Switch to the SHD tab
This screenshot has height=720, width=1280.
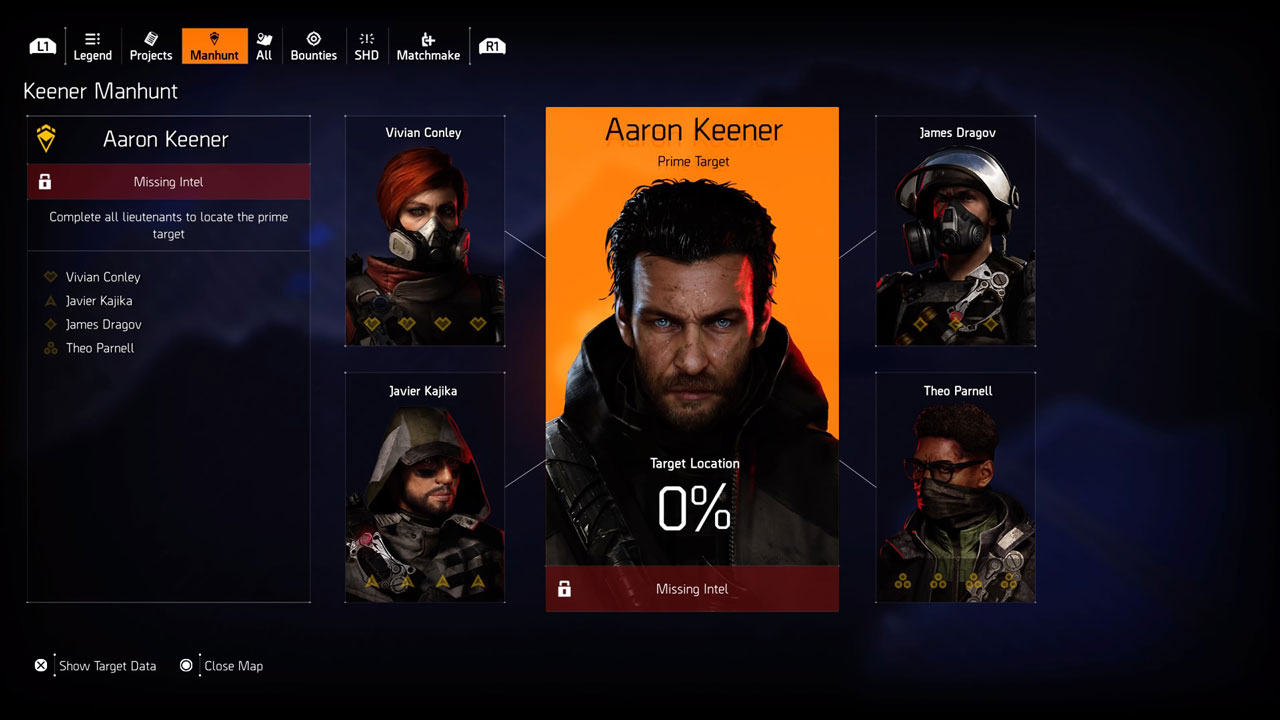click(366, 46)
